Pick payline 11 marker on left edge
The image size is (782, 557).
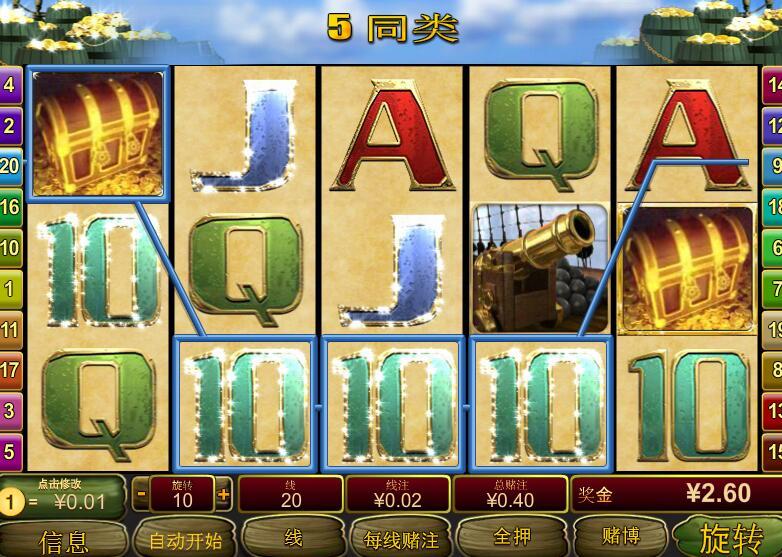(x=9, y=329)
